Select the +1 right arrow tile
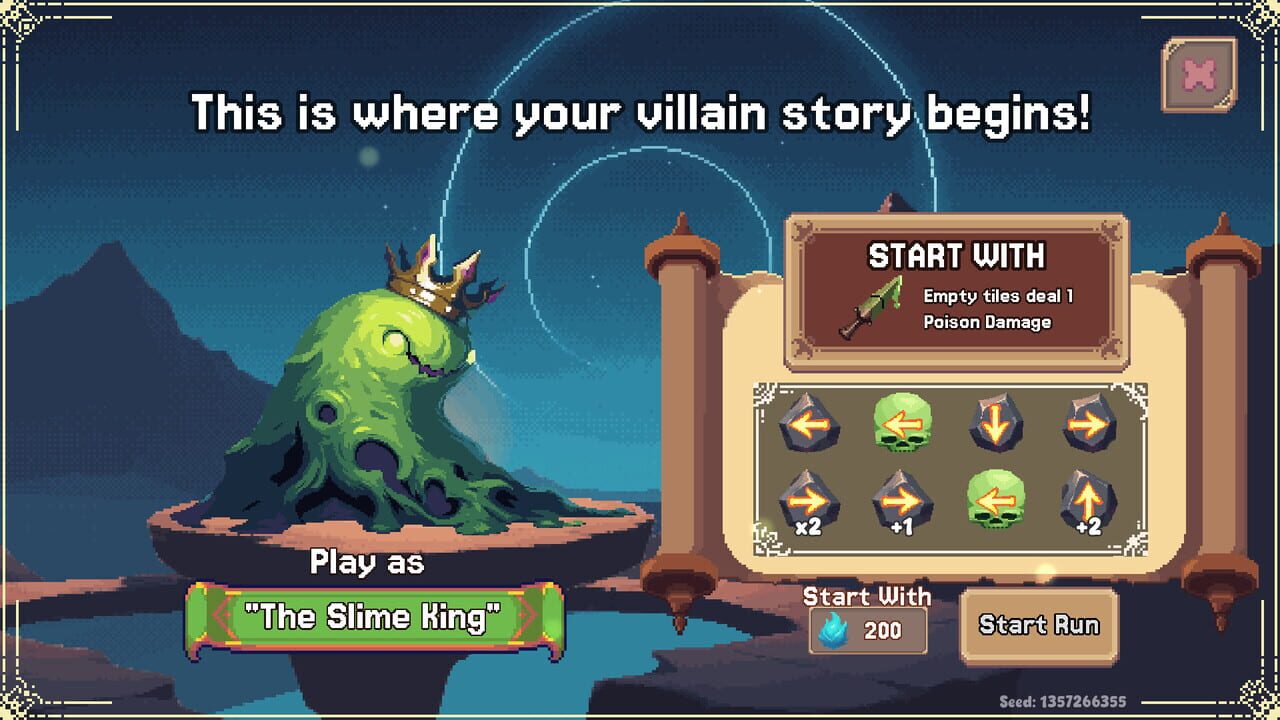This screenshot has width=1280, height=720. (902, 497)
